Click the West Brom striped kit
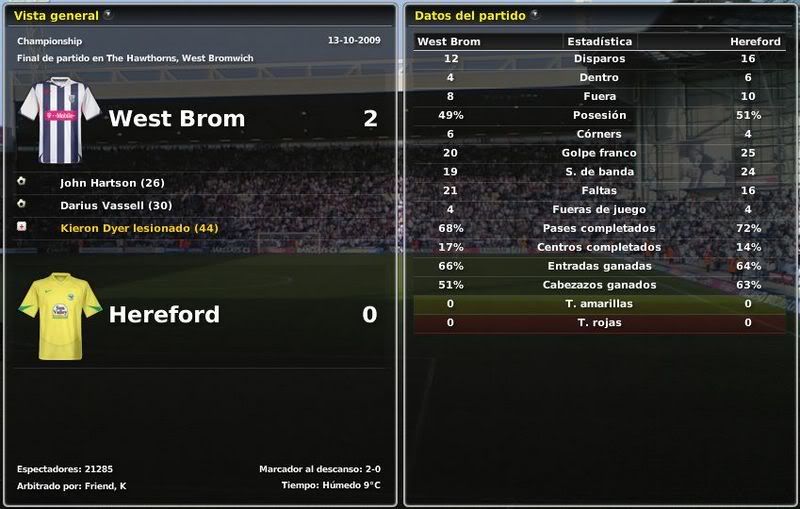The image size is (800, 509). point(59,120)
